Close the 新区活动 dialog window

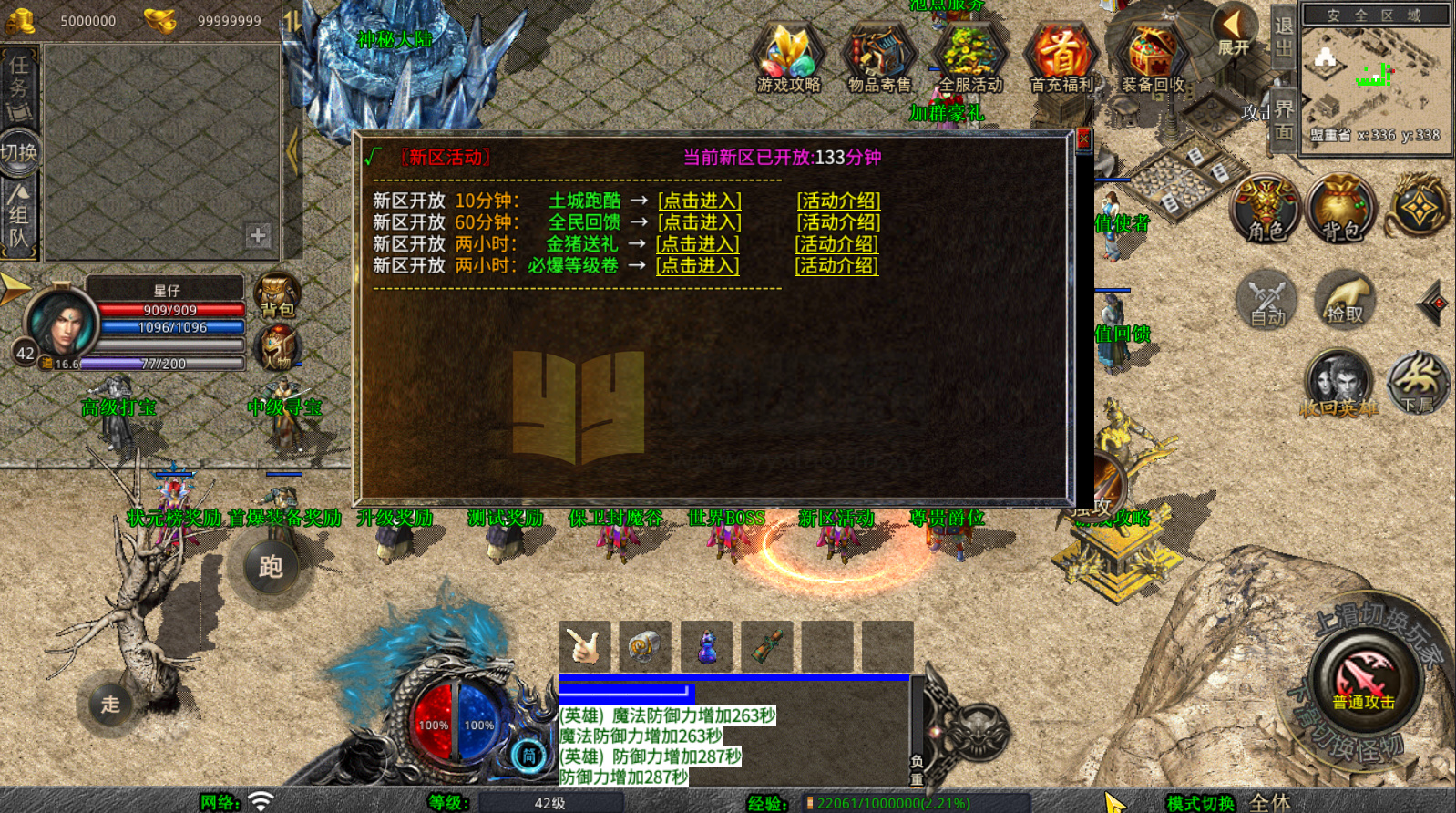(1083, 139)
